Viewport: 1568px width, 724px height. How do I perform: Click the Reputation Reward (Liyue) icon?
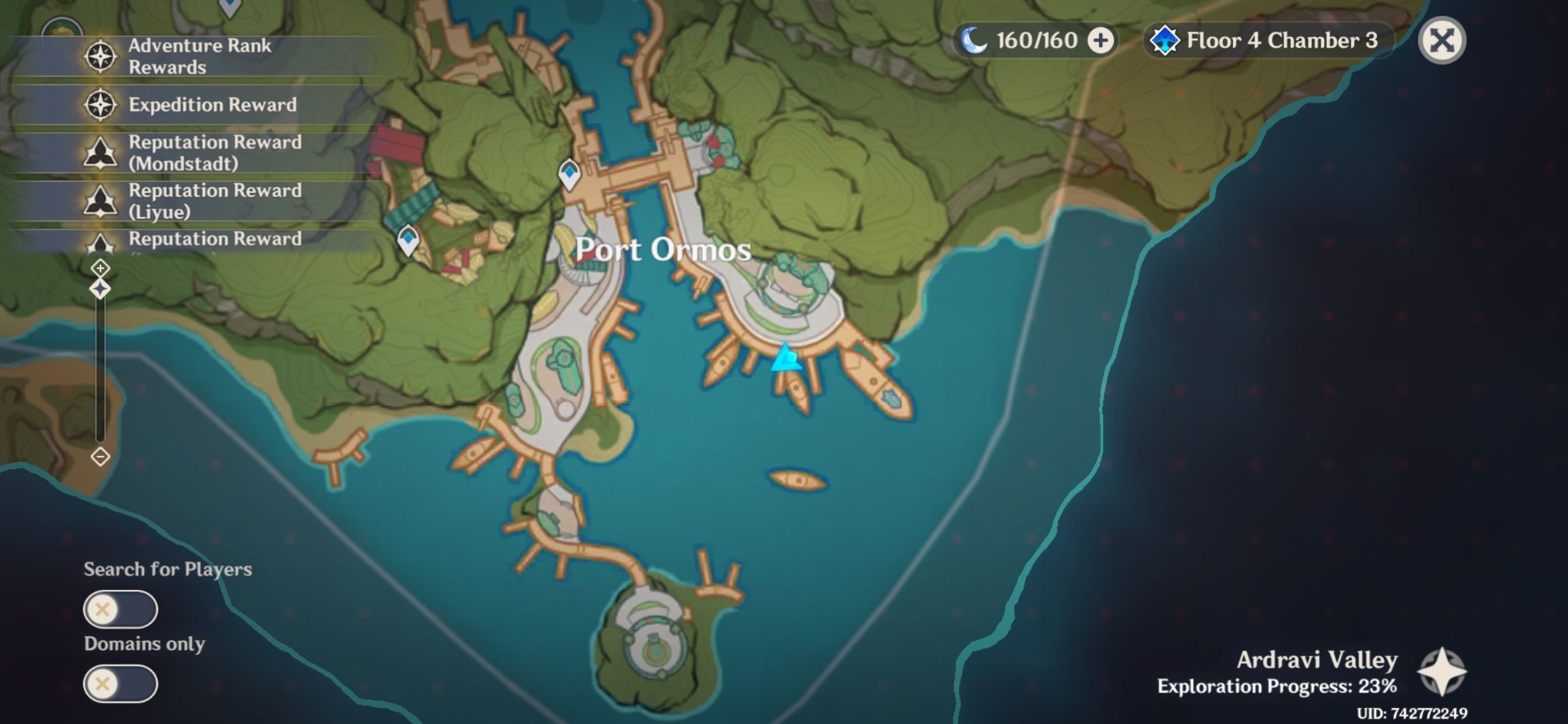(x=99, y=201)
